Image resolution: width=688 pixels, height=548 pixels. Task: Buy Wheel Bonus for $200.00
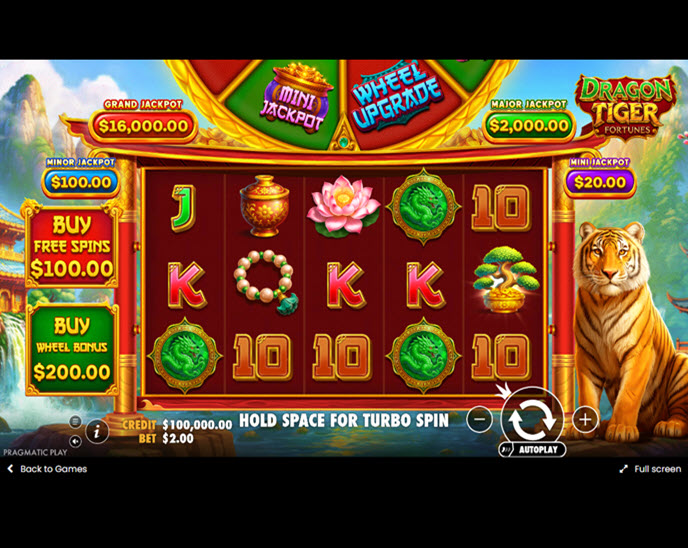[71, 349]
